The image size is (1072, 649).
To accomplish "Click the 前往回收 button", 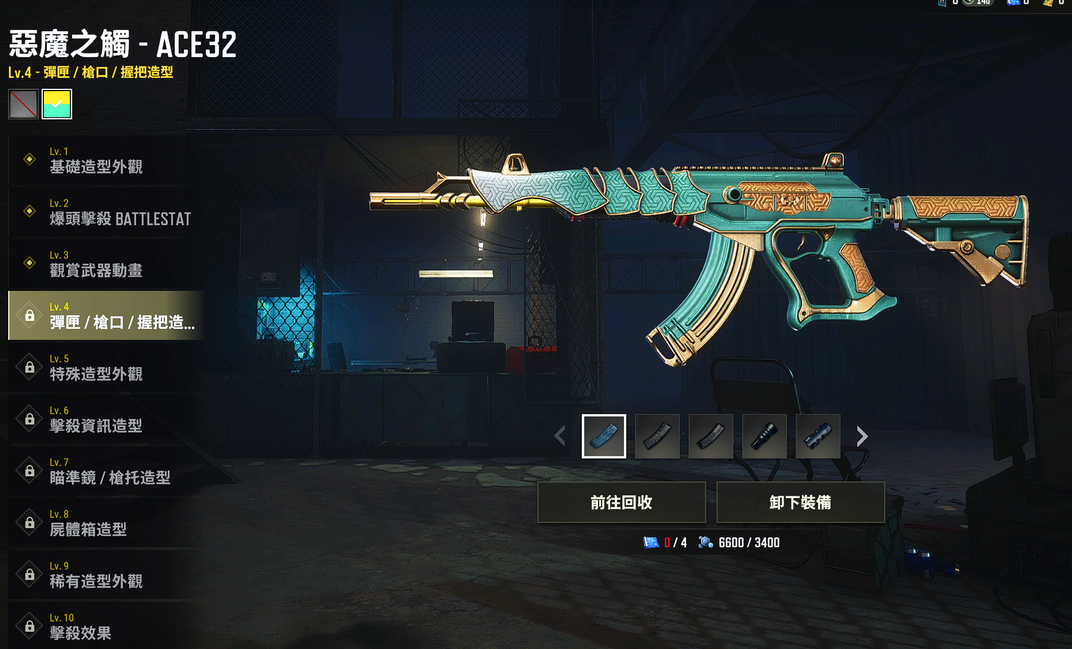I will click(x=621, y=502).
